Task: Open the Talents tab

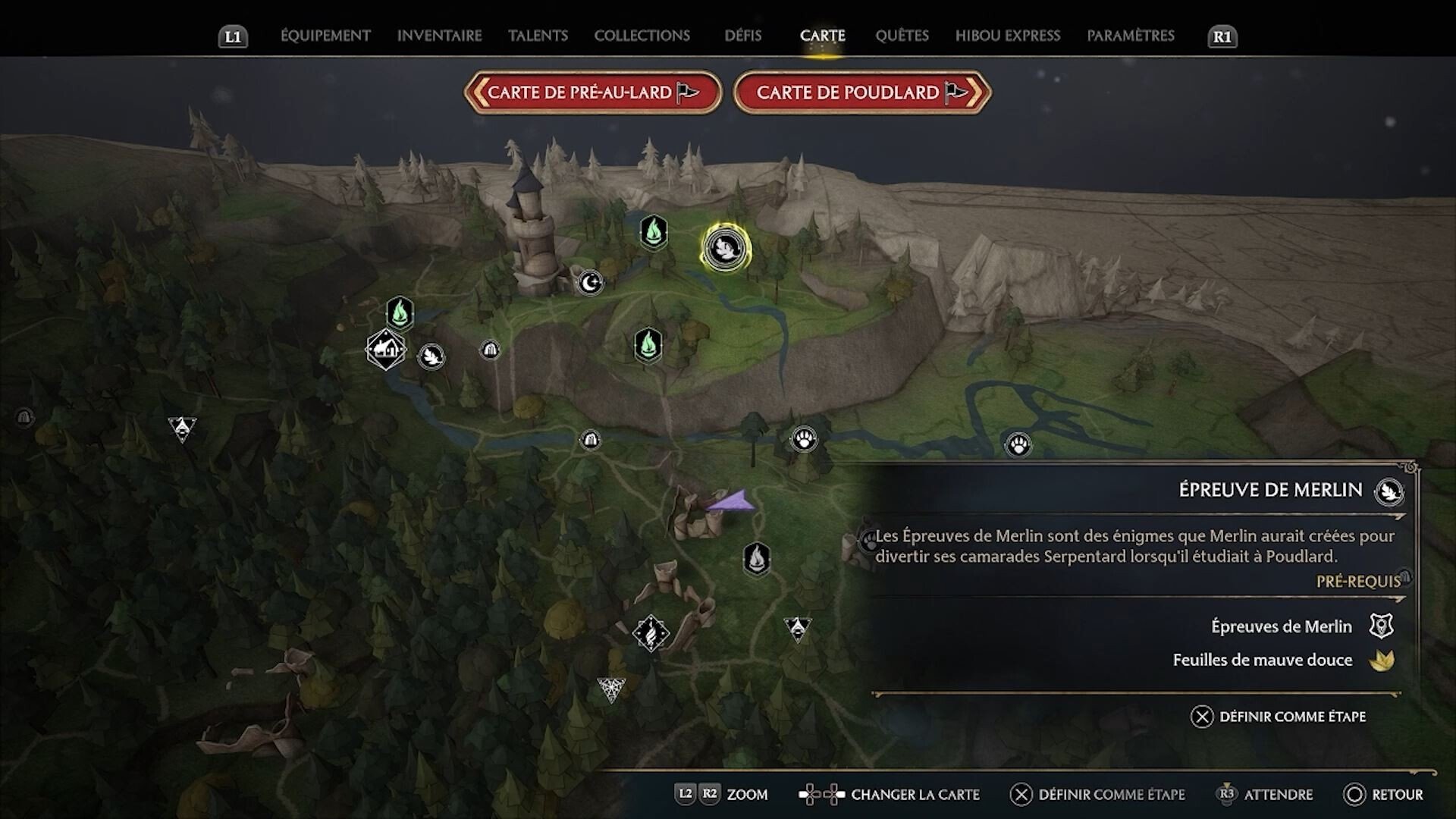Action: (x=538, y=36)
